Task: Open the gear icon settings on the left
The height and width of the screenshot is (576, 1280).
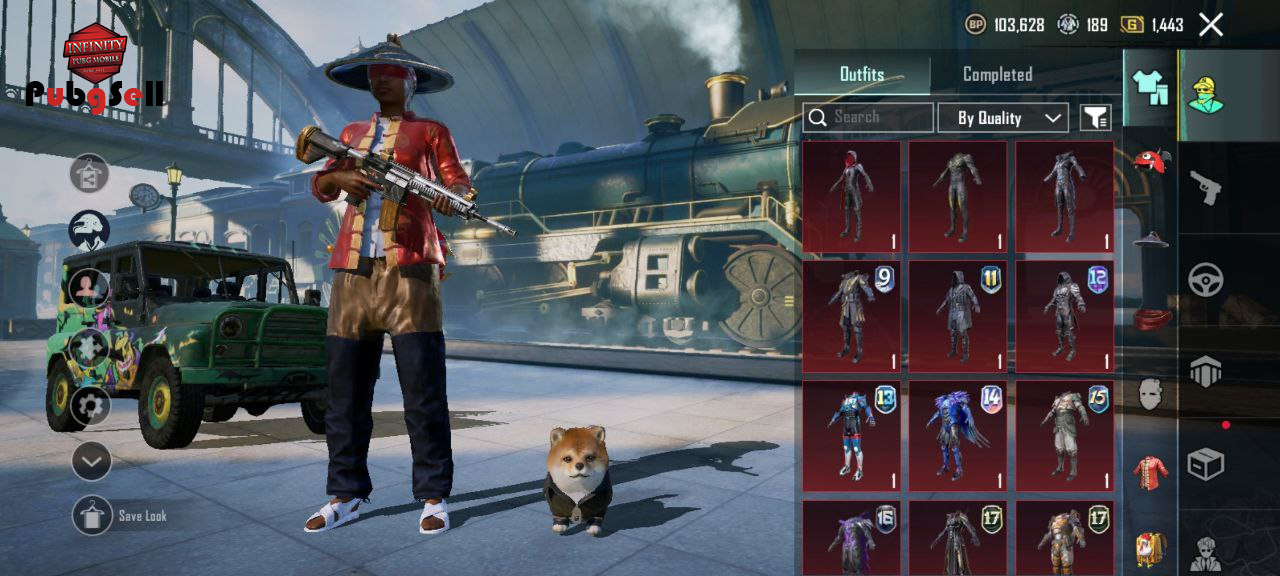Action: 90,406
